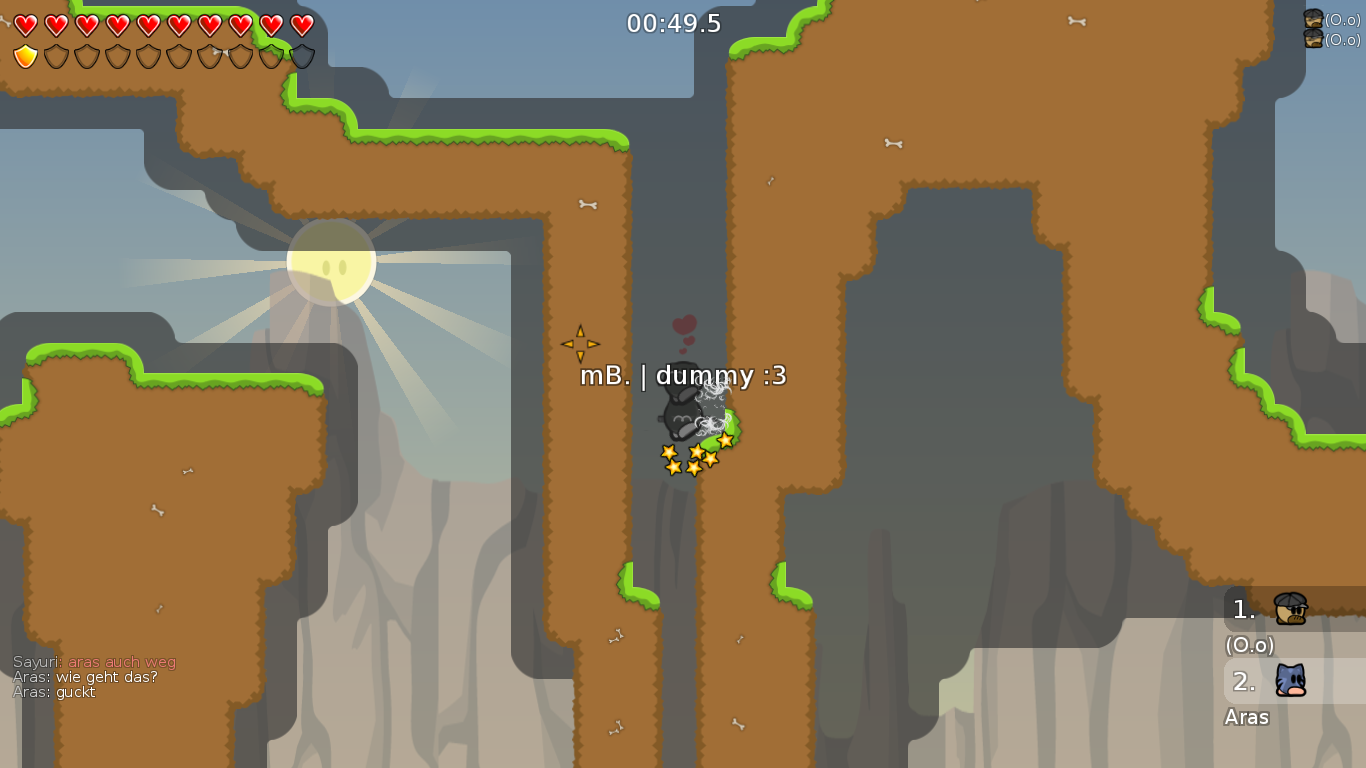Click the yellow filled shield icon
The height and width of the screenshot is (768, 1366).
(24, 55)
